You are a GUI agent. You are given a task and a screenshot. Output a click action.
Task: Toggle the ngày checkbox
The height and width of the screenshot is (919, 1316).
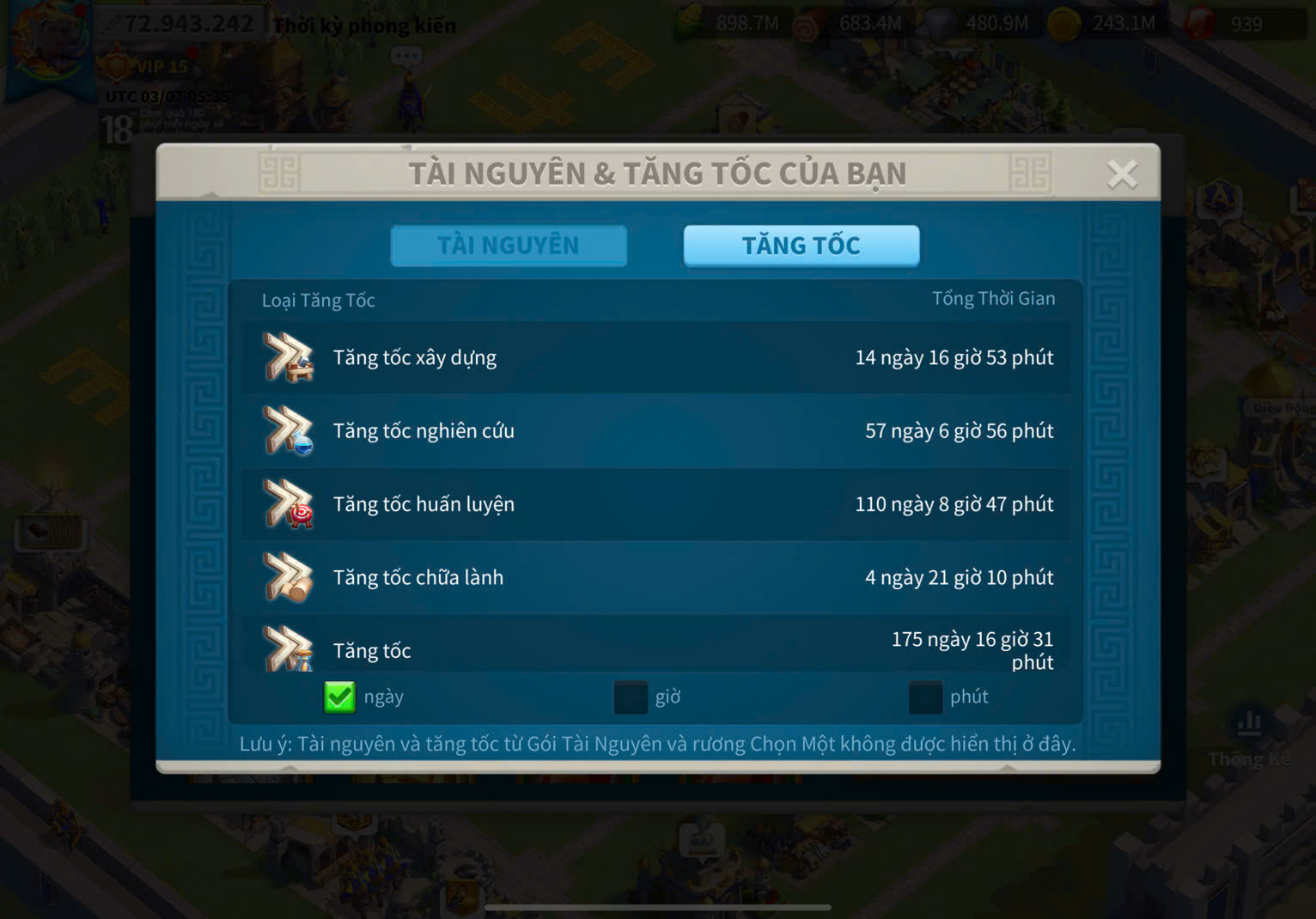pos(339,697)
